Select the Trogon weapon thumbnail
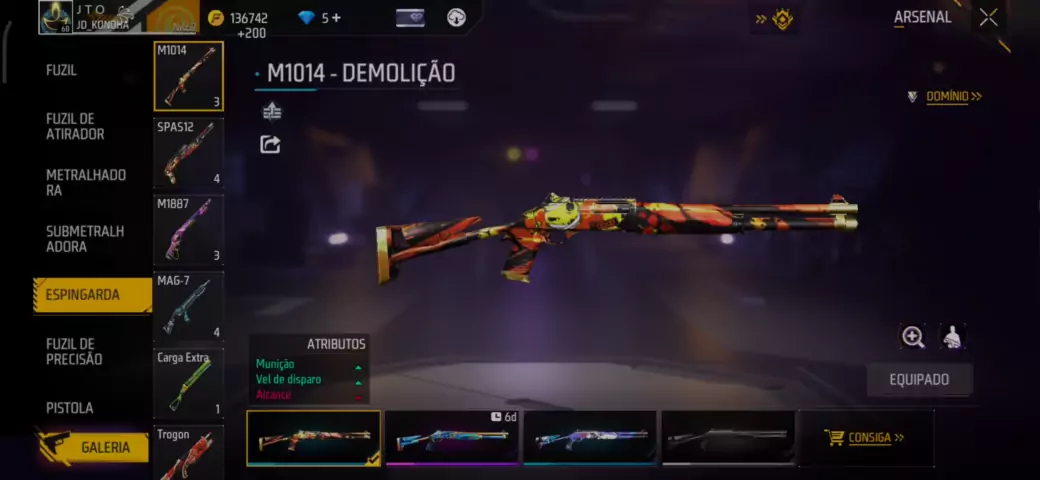The width and height of the screenshot is (1040, 480). [x=188, y=452]
